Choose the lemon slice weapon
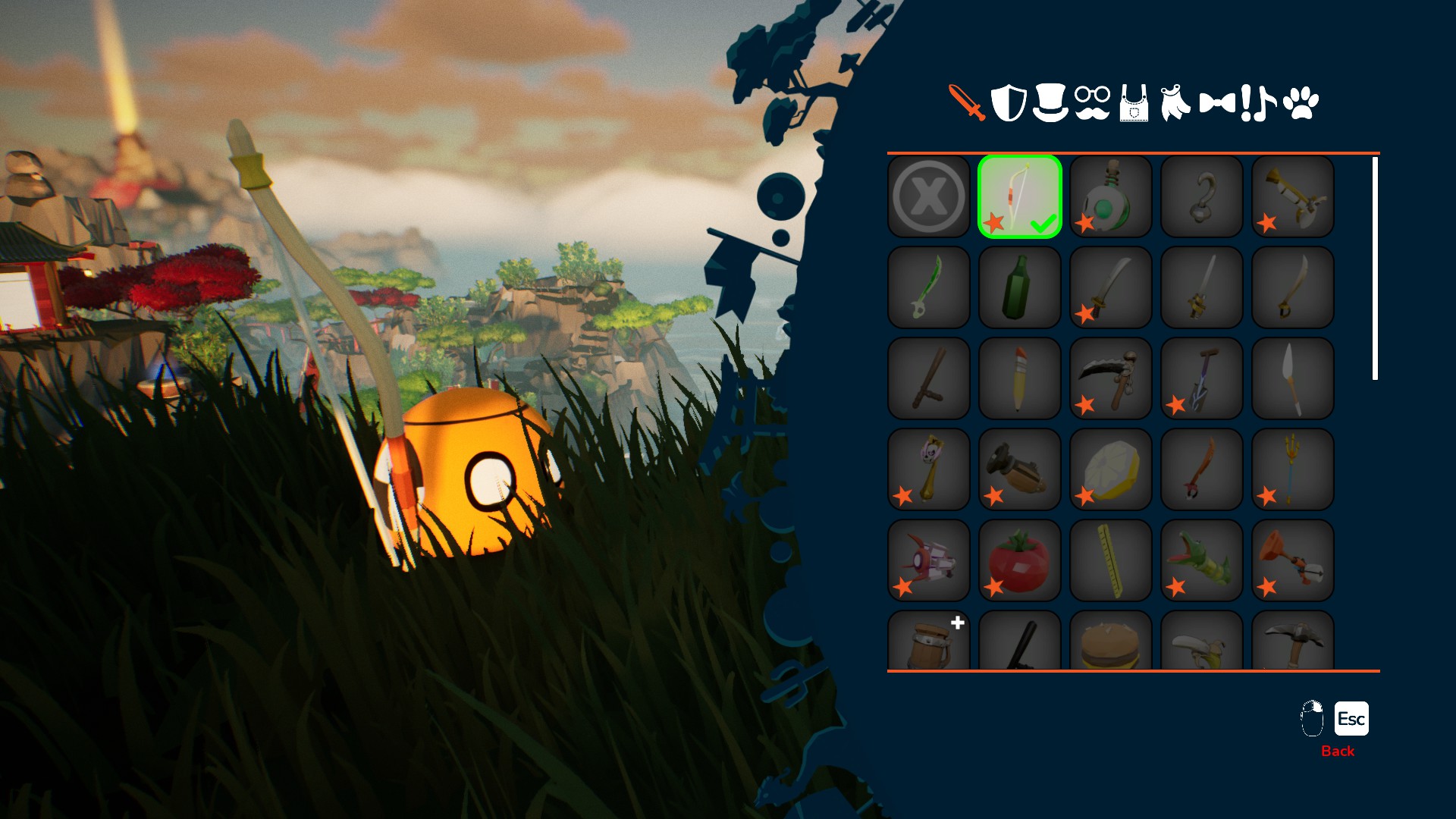1456x819 pixels. [x=1111, y=469]
